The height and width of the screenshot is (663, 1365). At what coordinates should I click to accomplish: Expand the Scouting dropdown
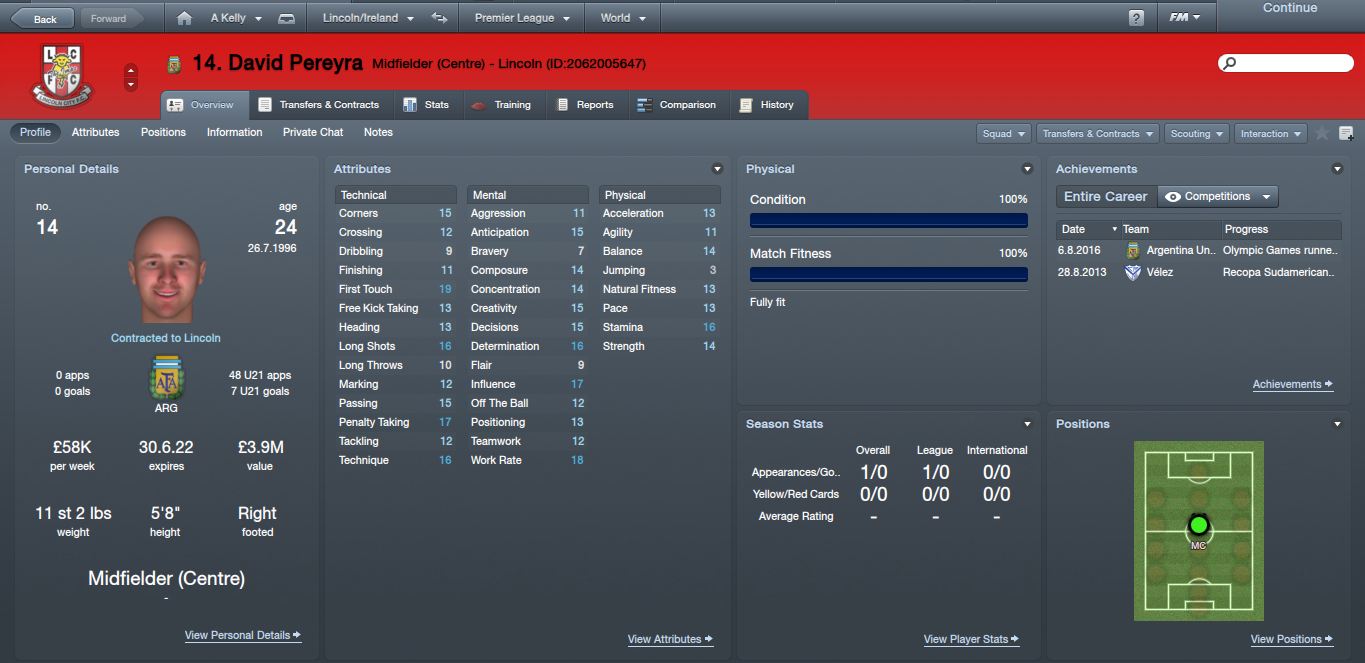[x=1197, y=134]
